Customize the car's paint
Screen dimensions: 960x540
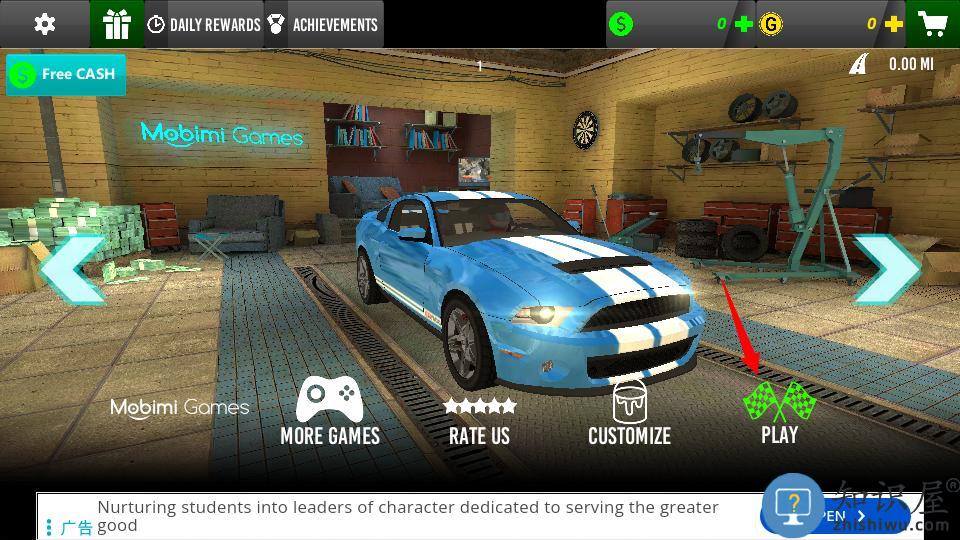(x=629, y=412)
